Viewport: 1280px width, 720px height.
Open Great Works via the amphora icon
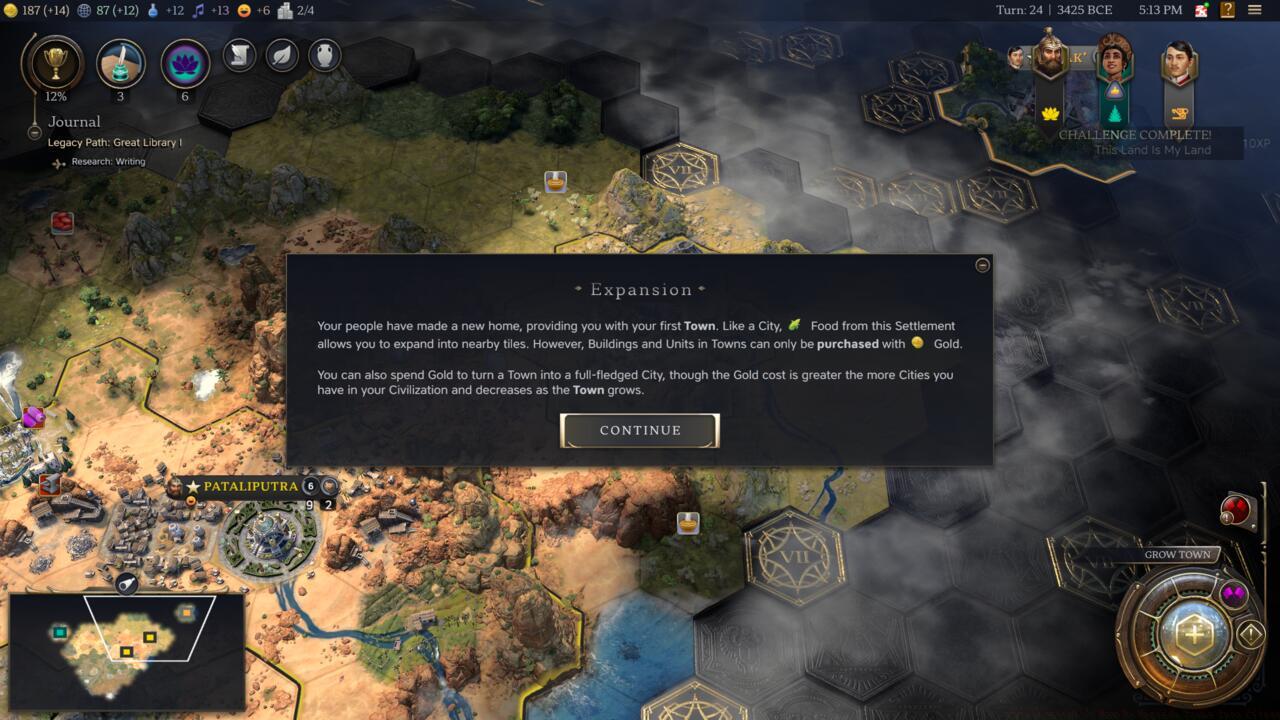pyautogui.click(x=322, y=56)
